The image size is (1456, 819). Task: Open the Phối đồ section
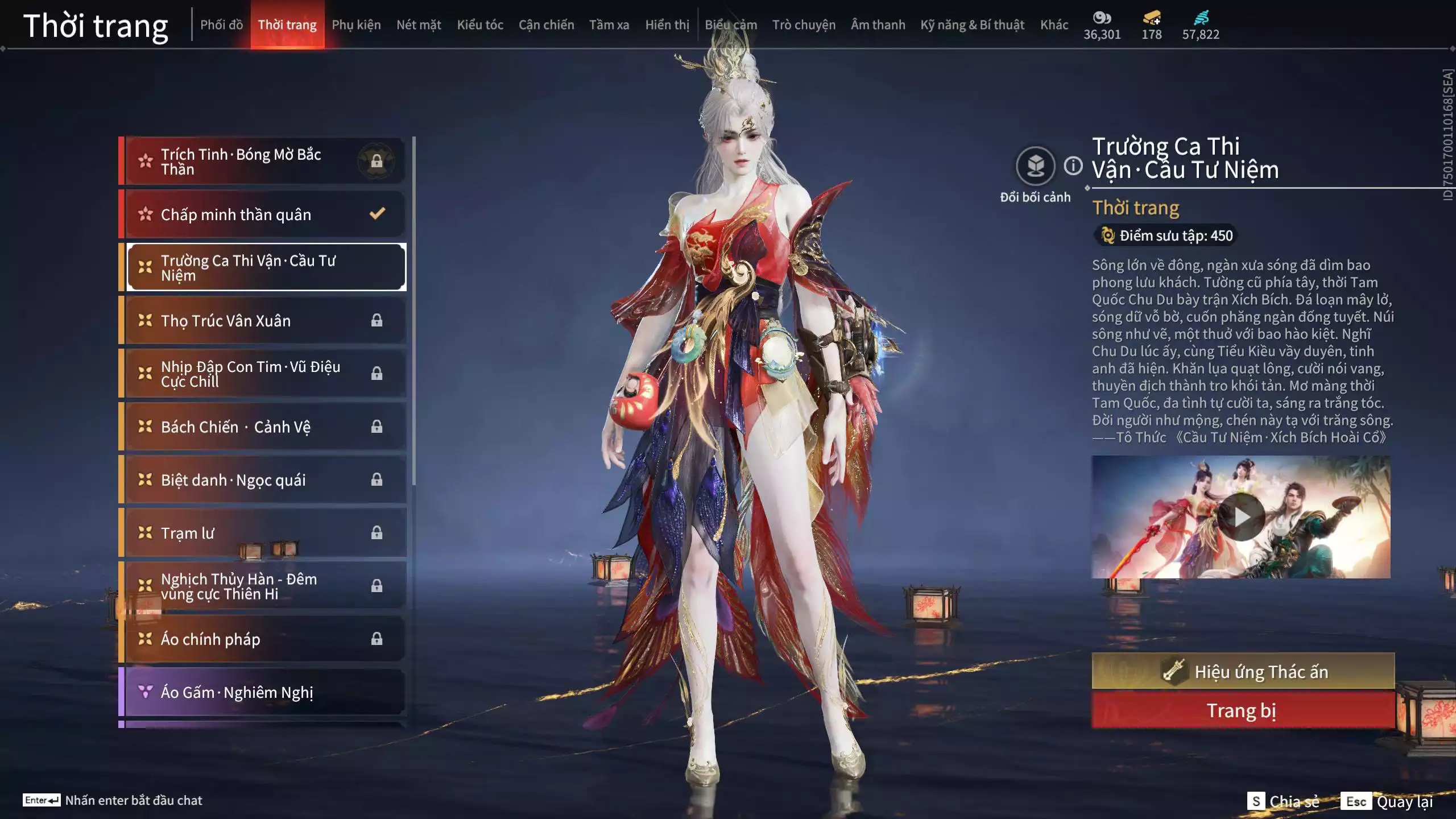pyautogui.click(x=222, y=24)
